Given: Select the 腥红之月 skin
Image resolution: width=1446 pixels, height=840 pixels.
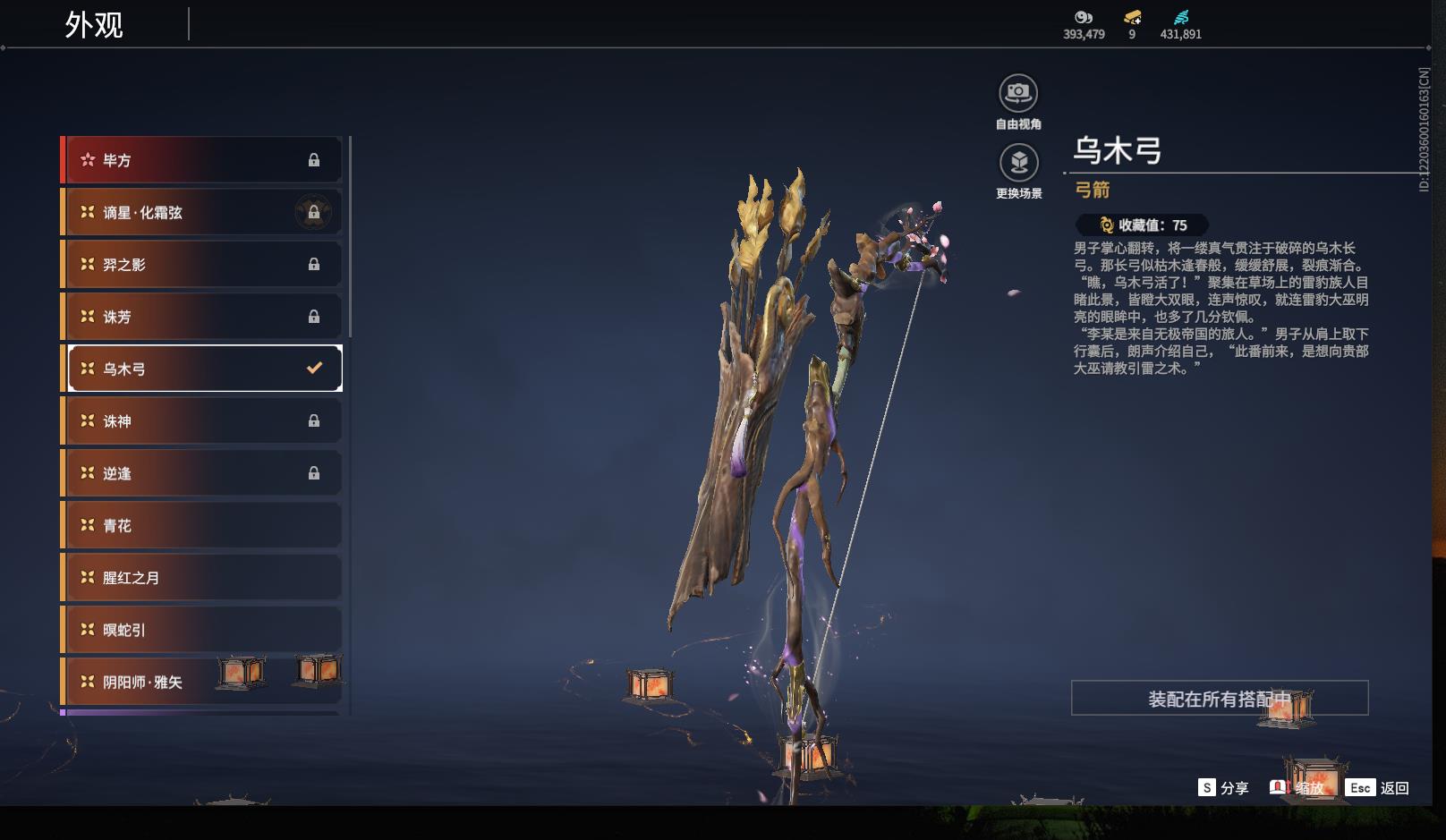Looking at the screenshot, I should [203, 578].
